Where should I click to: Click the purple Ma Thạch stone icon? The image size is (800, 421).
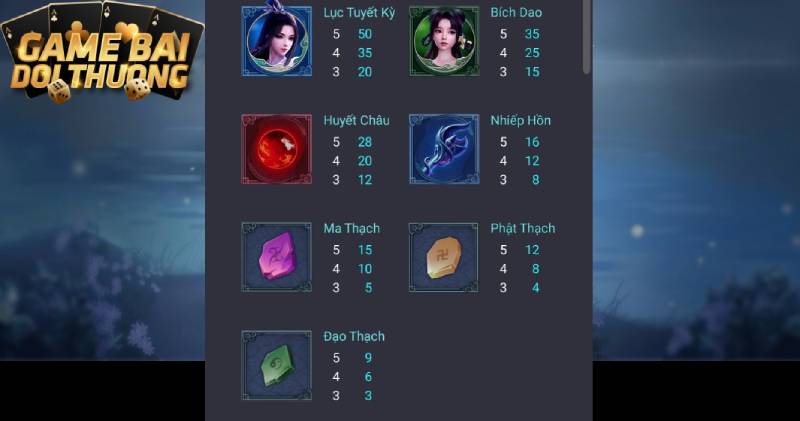click(276, 256)
